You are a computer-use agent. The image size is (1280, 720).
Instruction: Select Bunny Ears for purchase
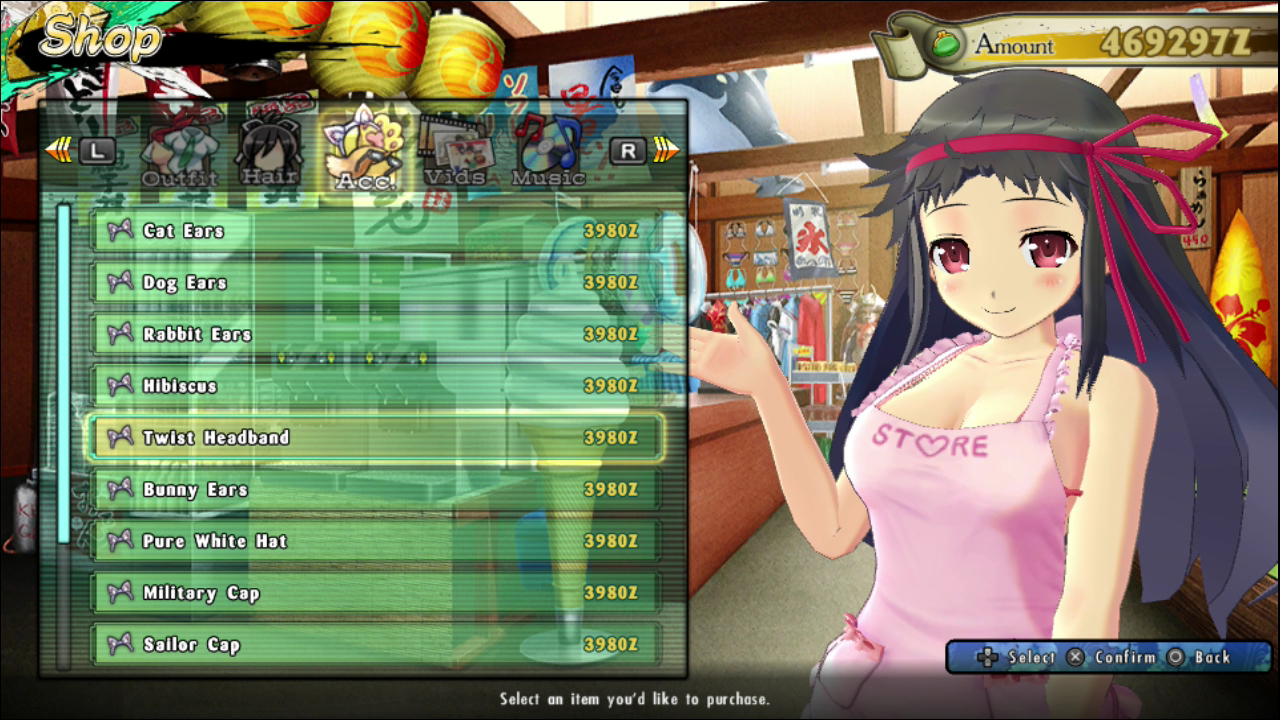click(x=375, y=489)
